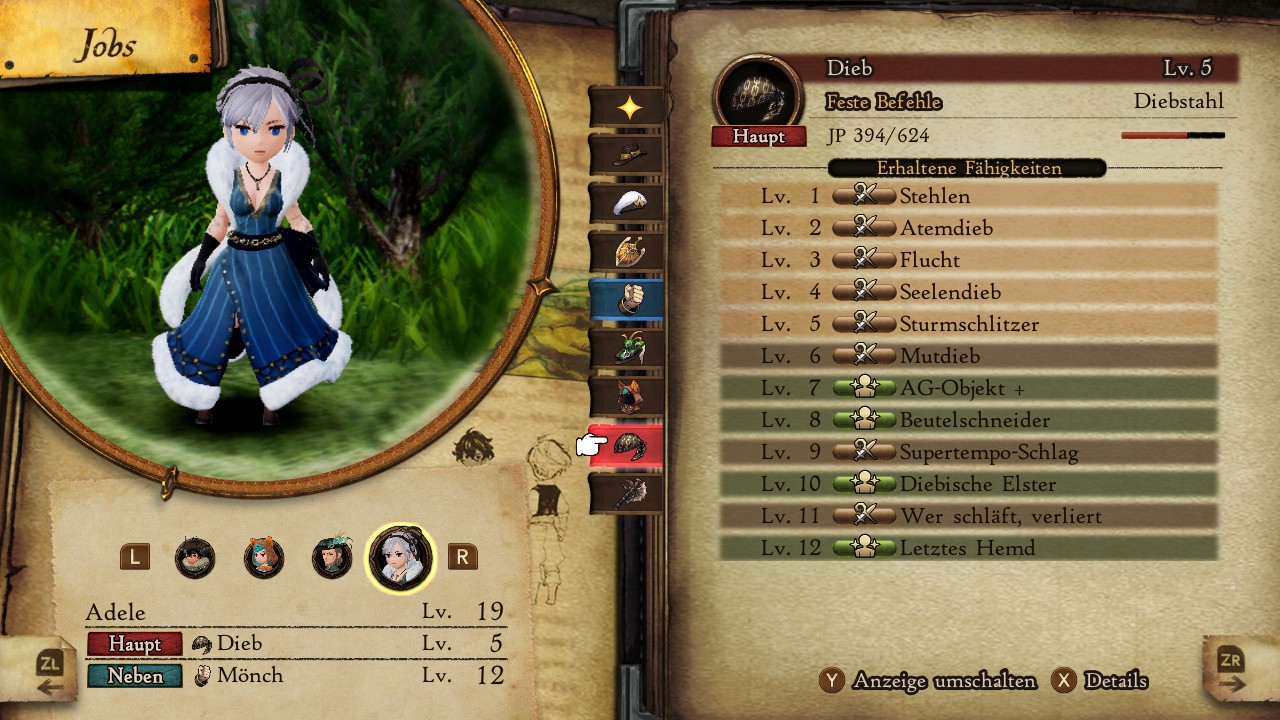Choose the brown feathered hat job
Image resolution: width=1280 pixels, height=720 pixels.
click(628, 155)
